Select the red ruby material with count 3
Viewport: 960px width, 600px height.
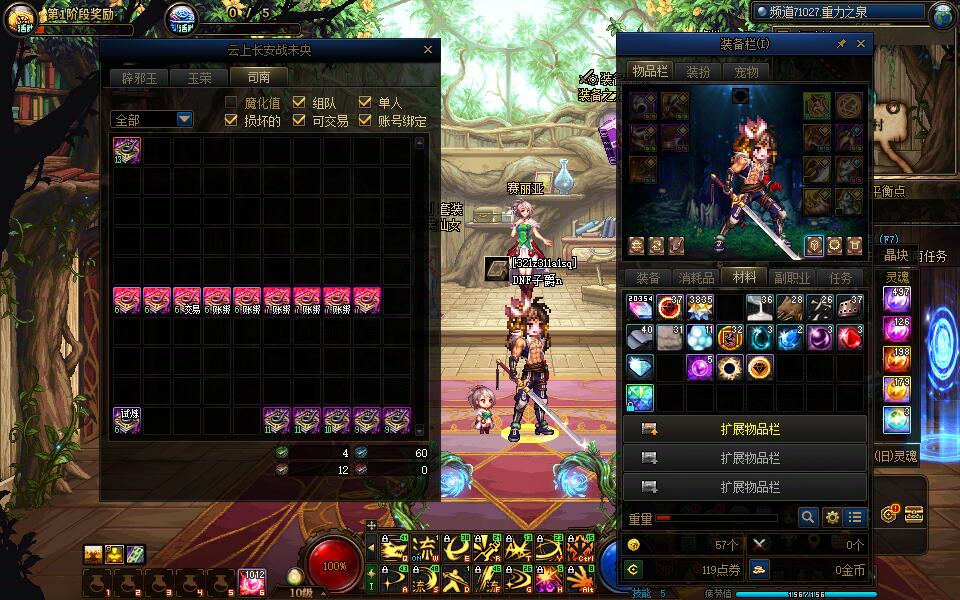pyautogui.click(x=850, y=337)
